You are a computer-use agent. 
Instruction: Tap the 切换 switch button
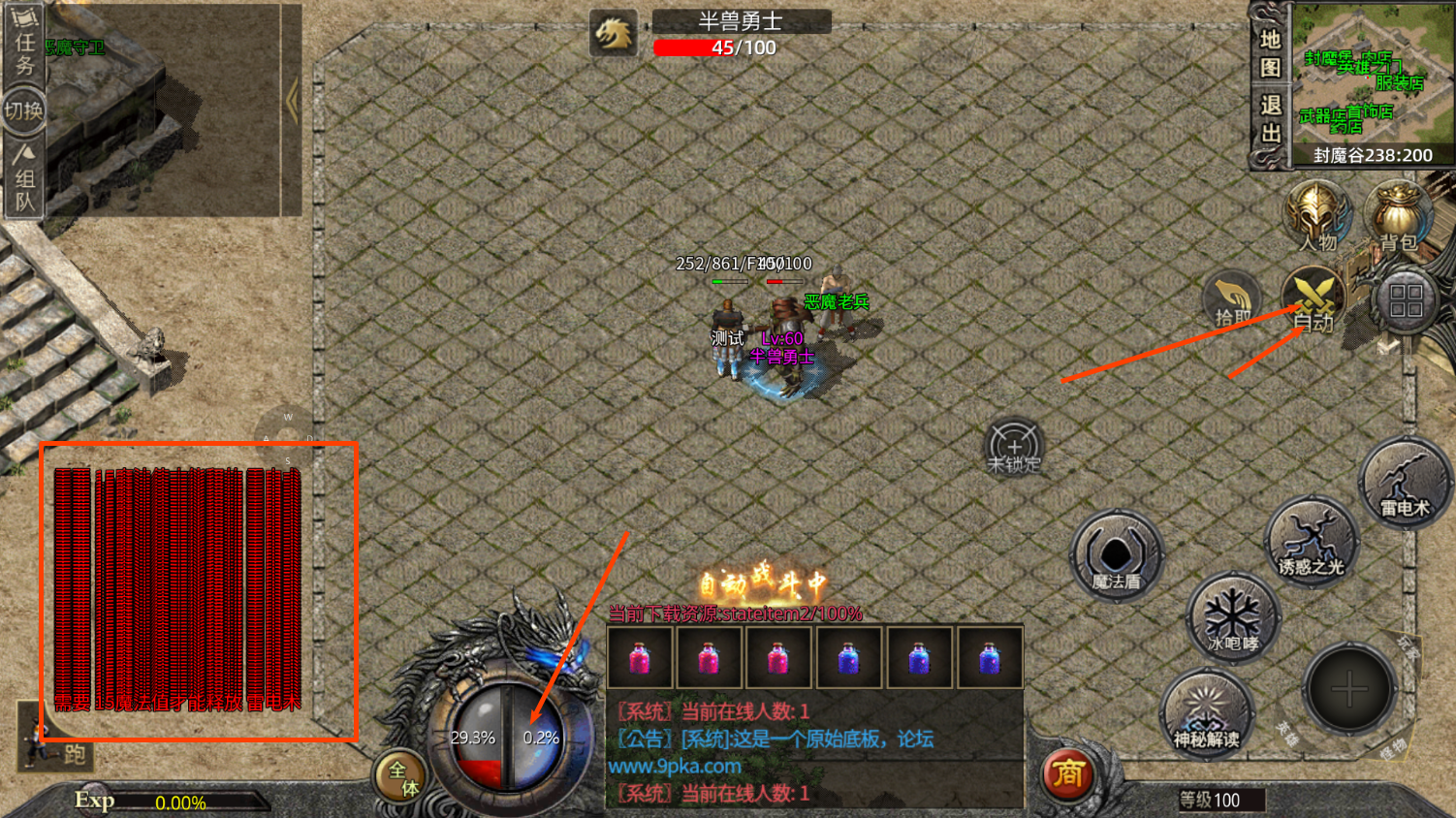click(24, 110)
